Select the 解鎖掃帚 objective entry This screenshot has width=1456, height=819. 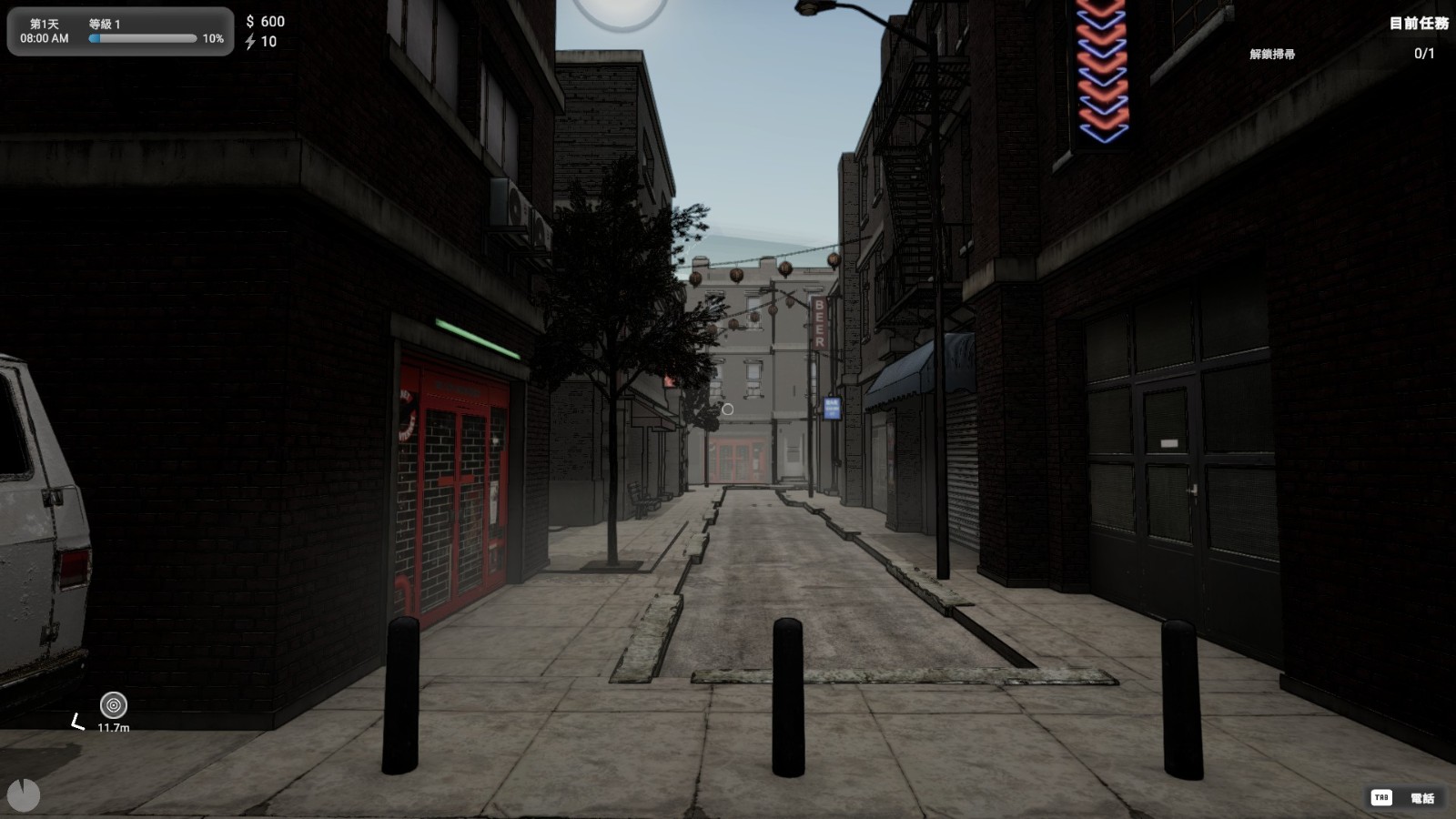(x=1271, y=55)
